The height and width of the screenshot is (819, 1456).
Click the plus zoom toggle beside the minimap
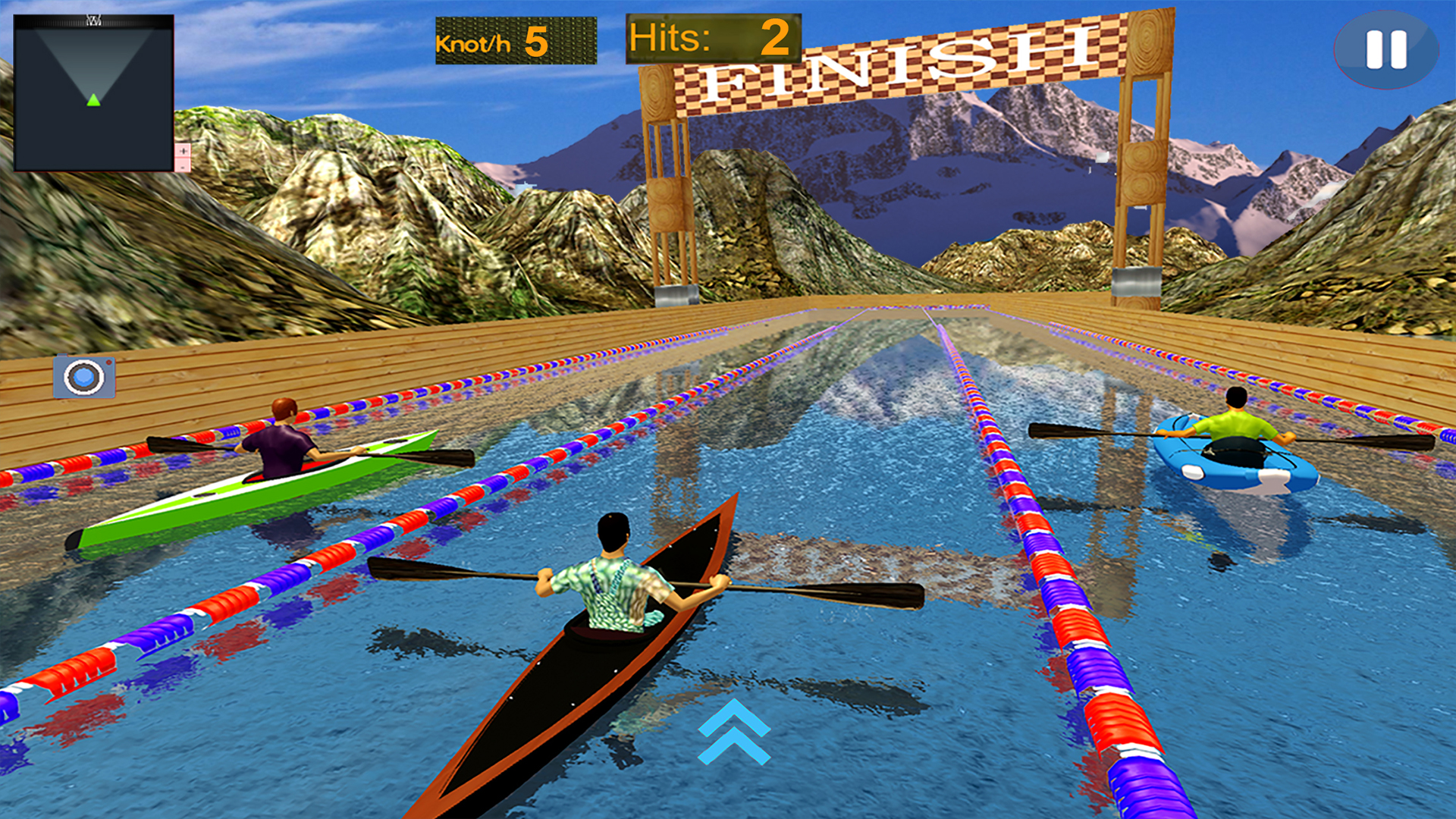tap(184, 150)
